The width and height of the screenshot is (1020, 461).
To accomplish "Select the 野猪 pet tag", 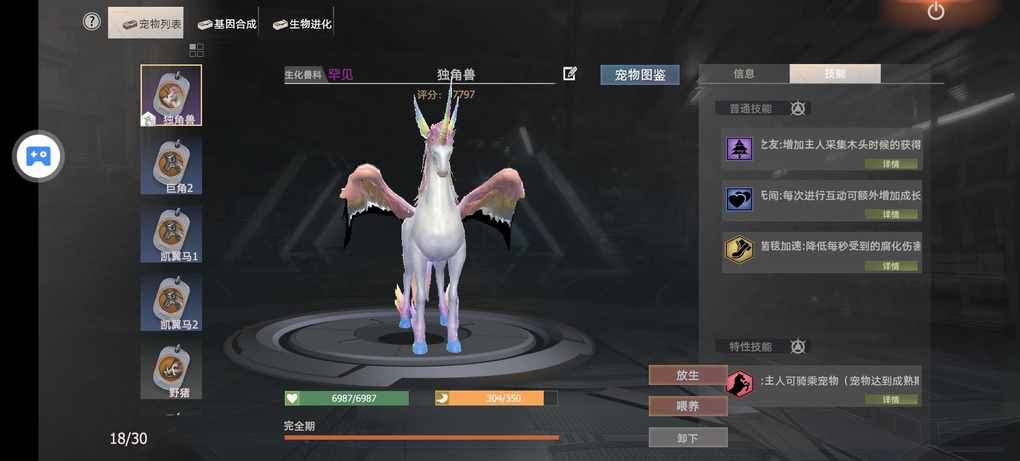I will (171, 371).
